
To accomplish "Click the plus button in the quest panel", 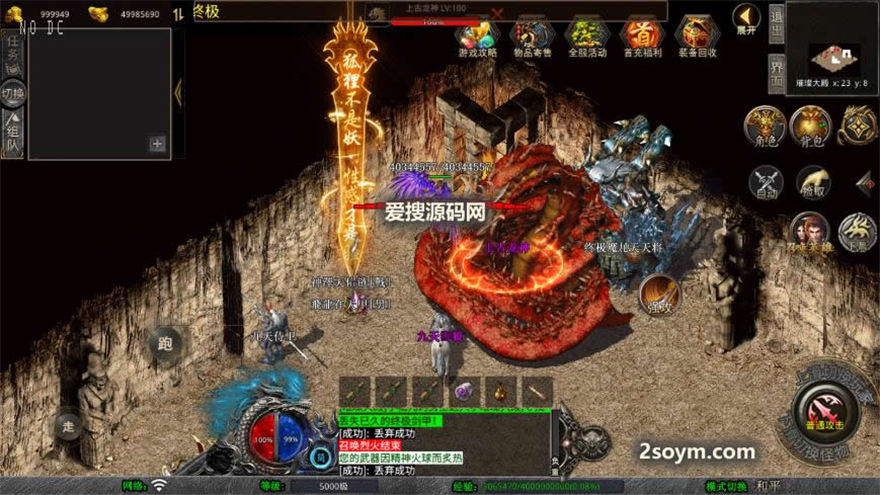I will pos(157,144).
